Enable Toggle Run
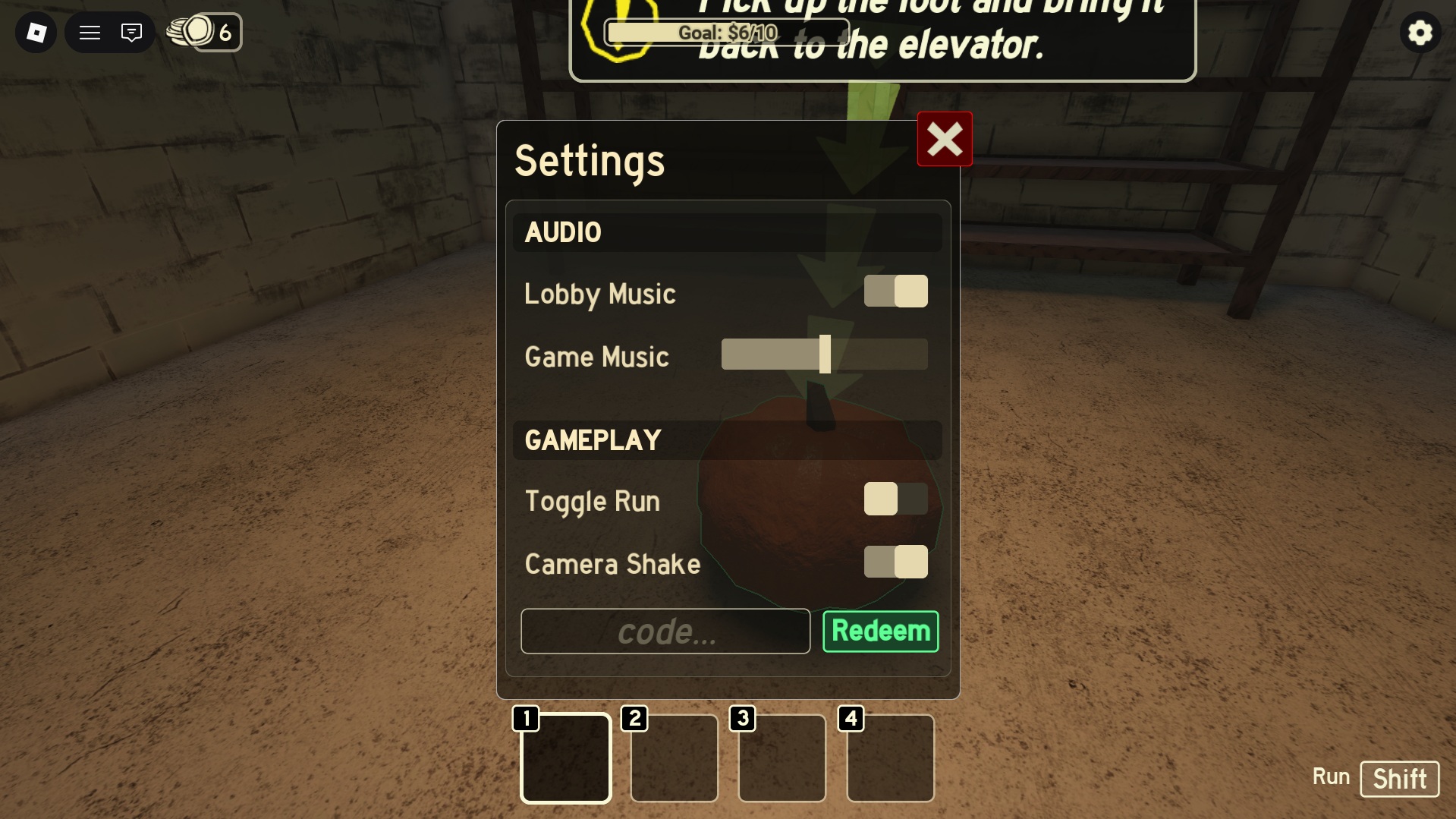The height and width of the screenshot is (819, 1456). click(896, 499)
